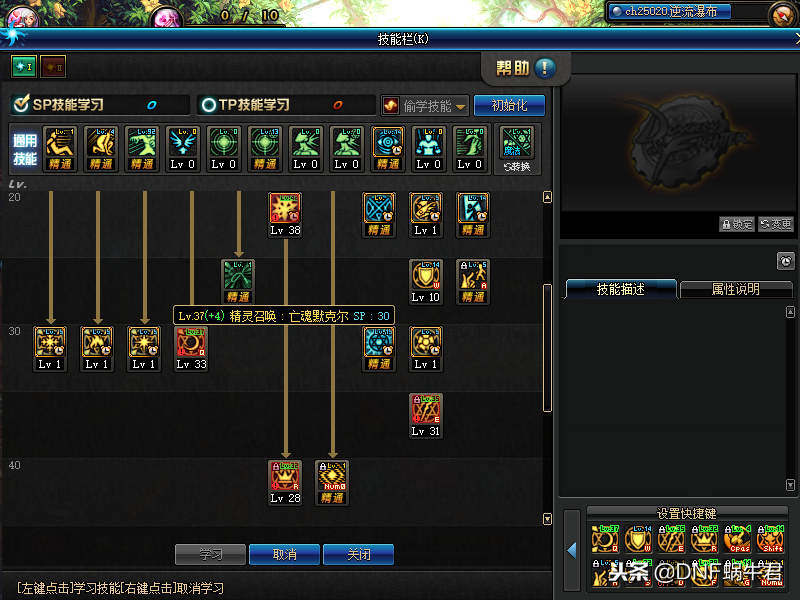The height and width of the screenshot is (600, 800).
Task: Switch to the 技能描述 tab
Action: pos(620,289)
